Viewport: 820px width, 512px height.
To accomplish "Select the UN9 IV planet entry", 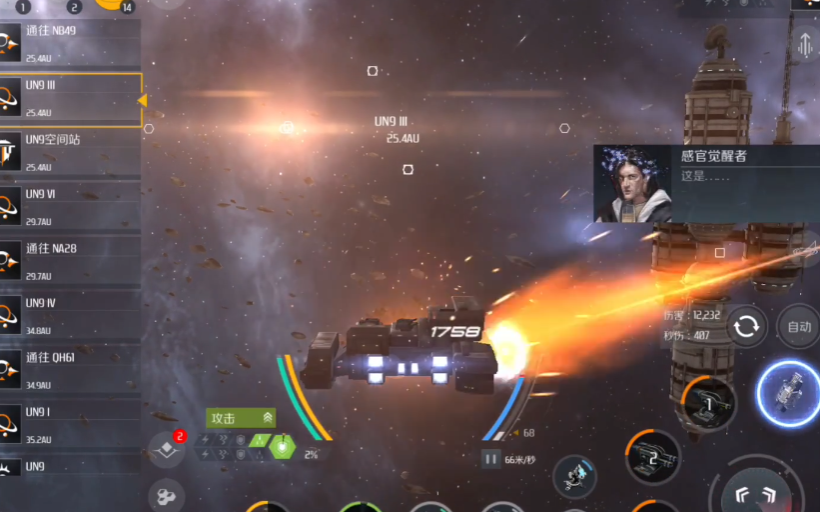I will click(70, 316).
